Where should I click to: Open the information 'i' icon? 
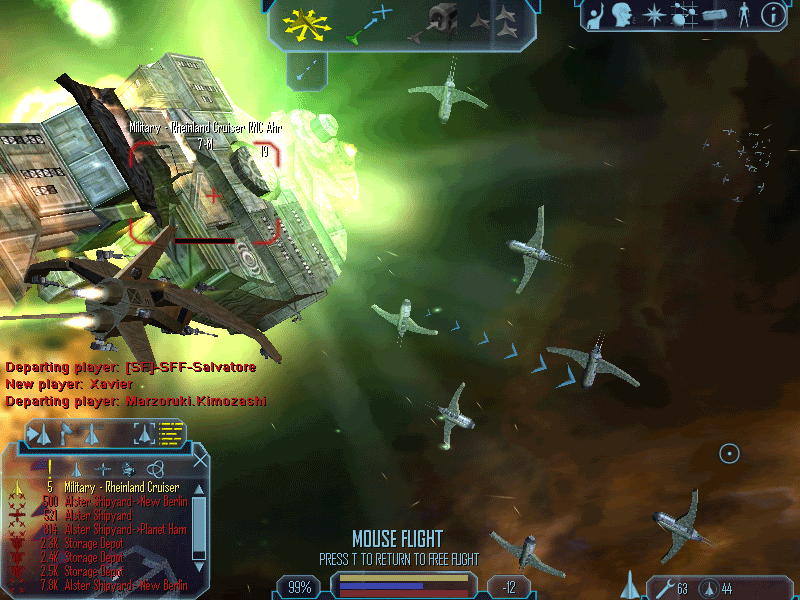773,15
